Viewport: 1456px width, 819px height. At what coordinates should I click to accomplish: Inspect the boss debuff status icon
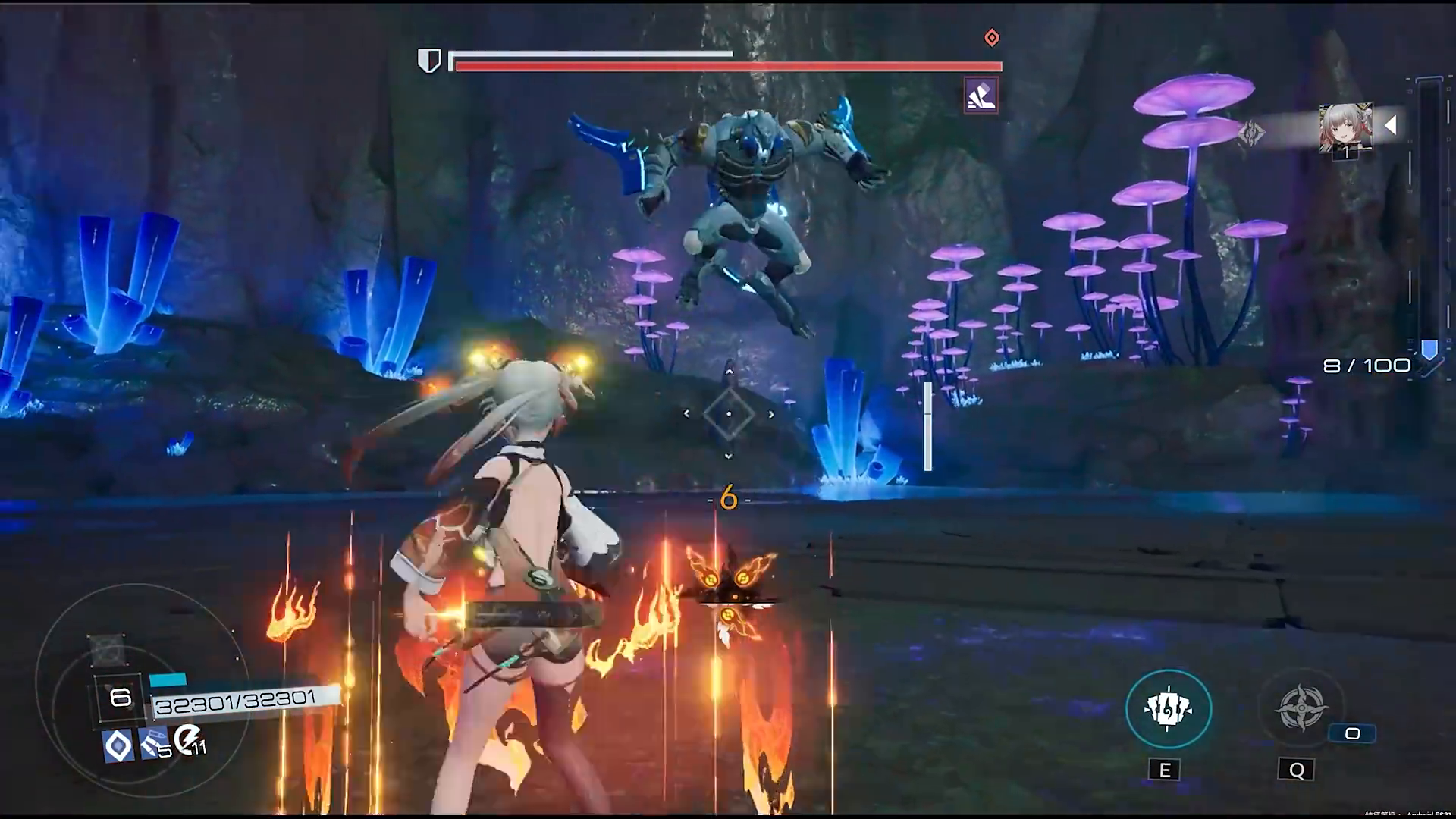(x=981, y=96)
